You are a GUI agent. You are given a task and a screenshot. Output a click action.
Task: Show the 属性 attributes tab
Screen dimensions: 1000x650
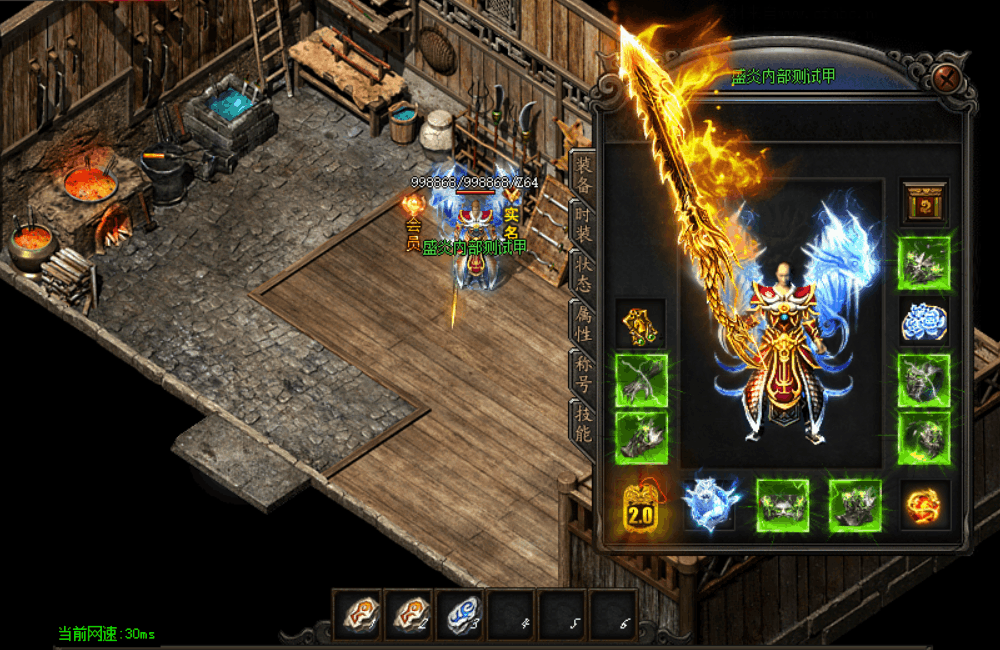(583, 322)
